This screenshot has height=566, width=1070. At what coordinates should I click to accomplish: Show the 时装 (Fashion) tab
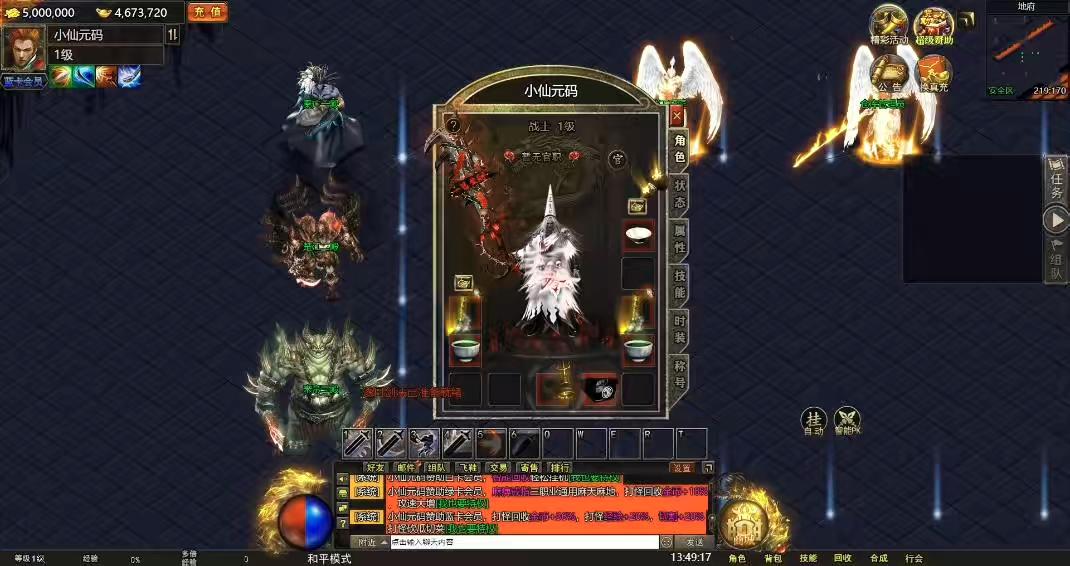pos(680,329)
